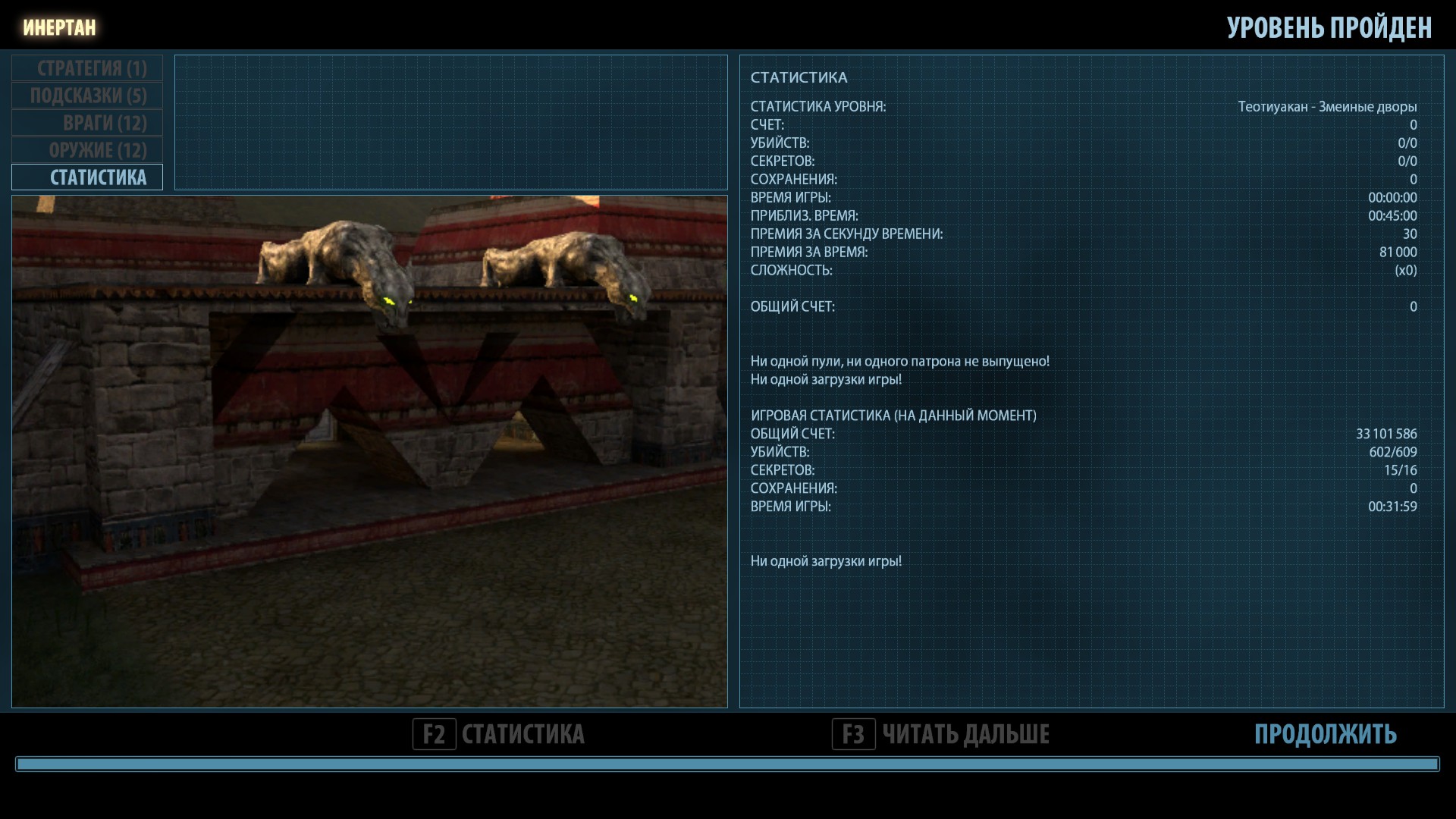This screenshot has width=1456, height=819.
Task: Open Статистика in the bottom bar
Action: (x=499, y=734)
